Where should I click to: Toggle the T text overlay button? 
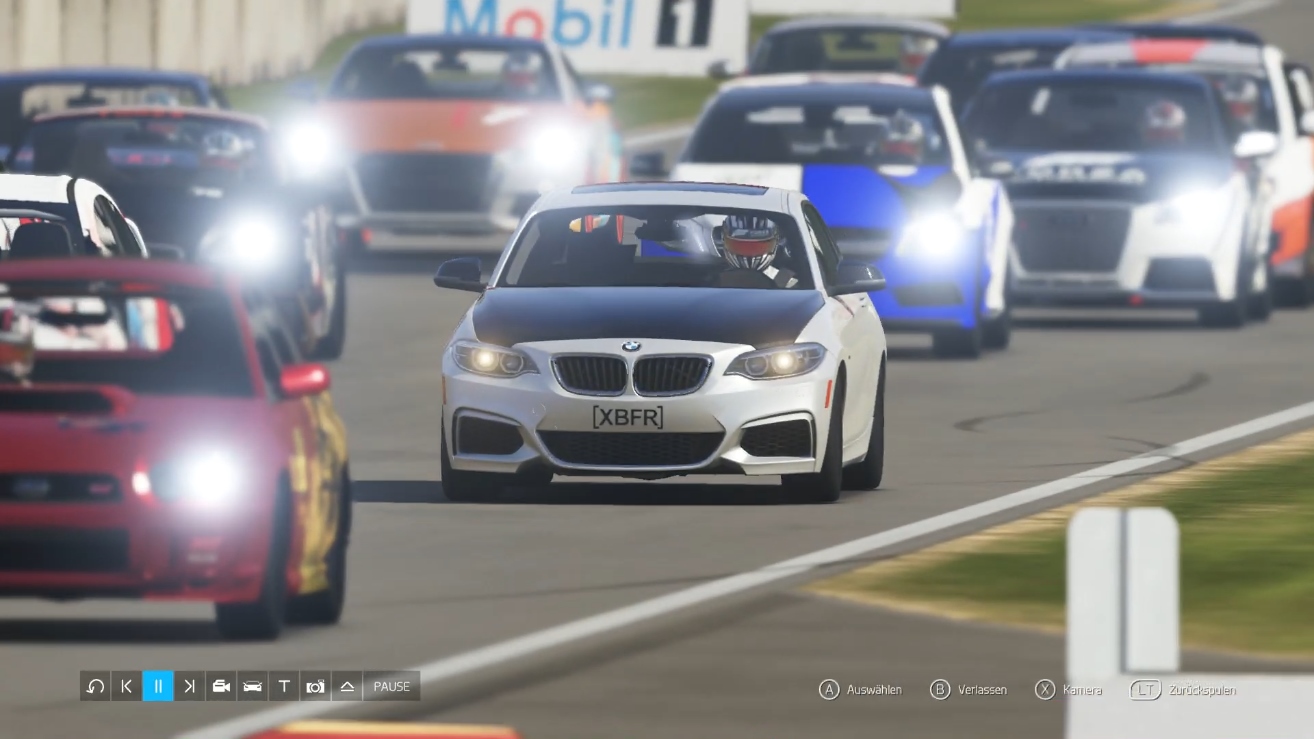(x=284, y=686)
